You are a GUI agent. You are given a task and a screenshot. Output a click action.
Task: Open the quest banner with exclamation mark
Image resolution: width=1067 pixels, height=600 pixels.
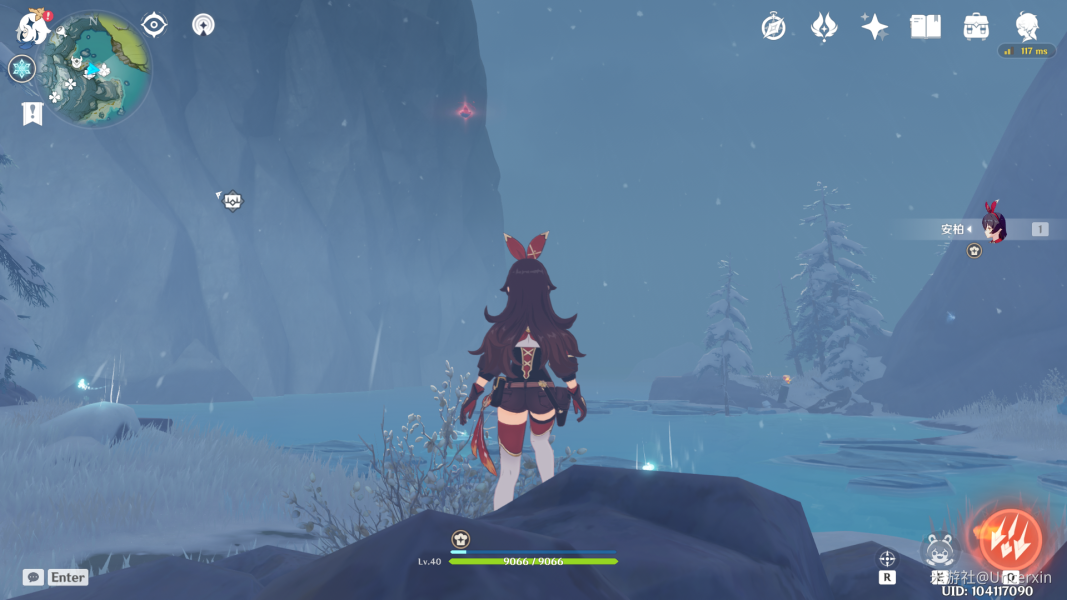[32, 113]
